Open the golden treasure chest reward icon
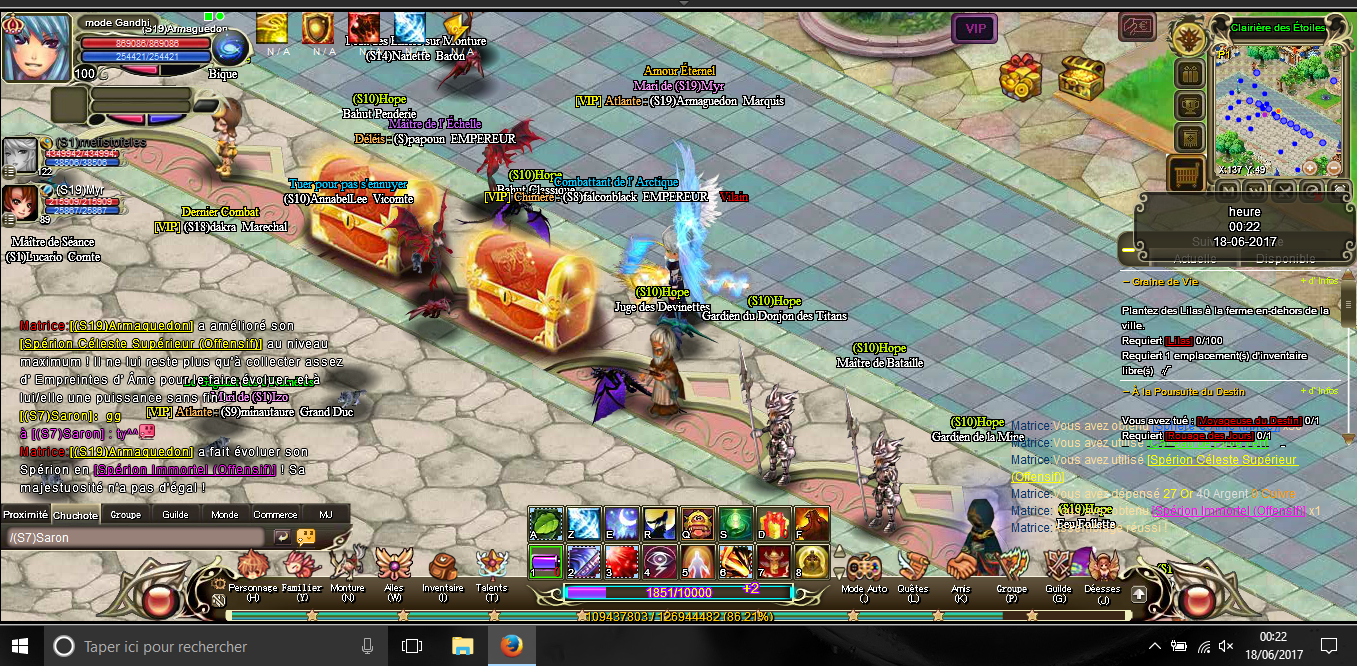Image resolution: width=1357 pixels, height=666 pixels. 1079,74
